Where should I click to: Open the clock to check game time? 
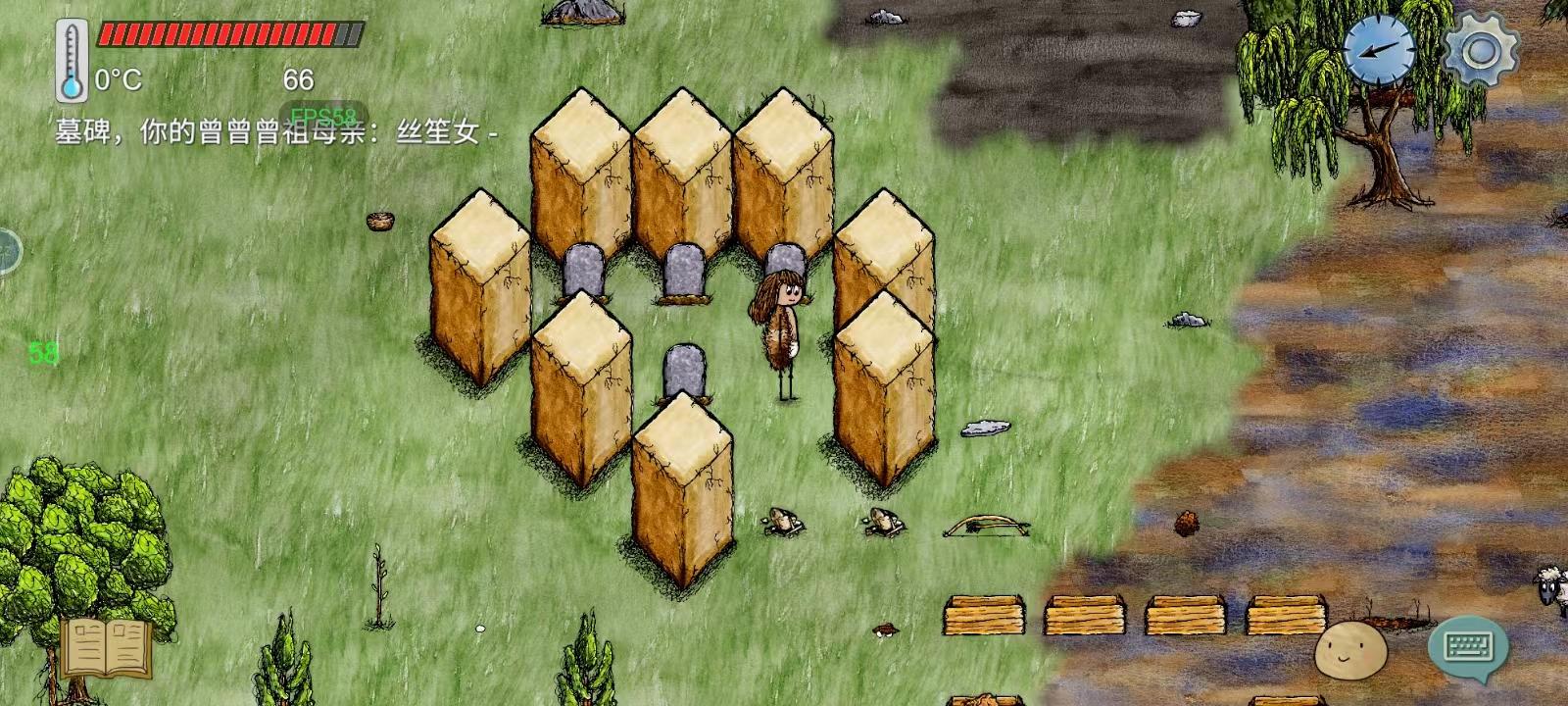tap(1377, 49)
